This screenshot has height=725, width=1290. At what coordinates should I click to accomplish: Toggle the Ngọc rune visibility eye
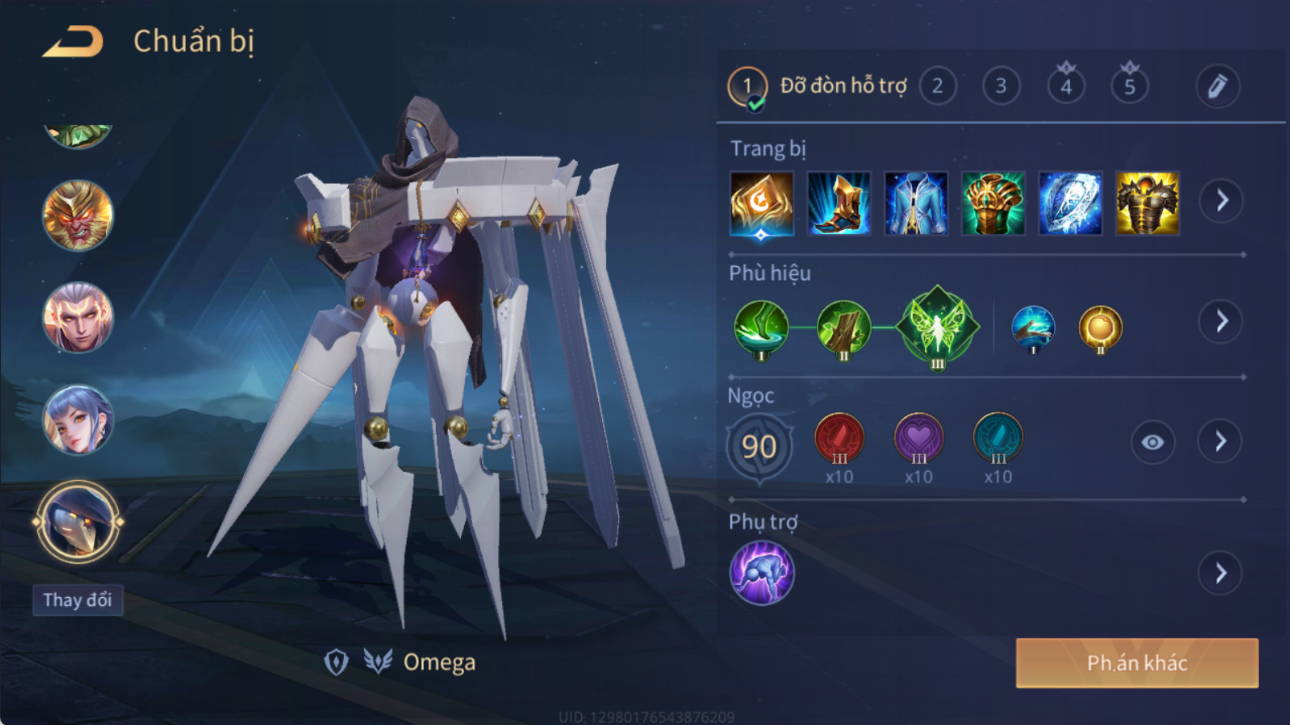pyautogui.click(x=1152, y=442)
